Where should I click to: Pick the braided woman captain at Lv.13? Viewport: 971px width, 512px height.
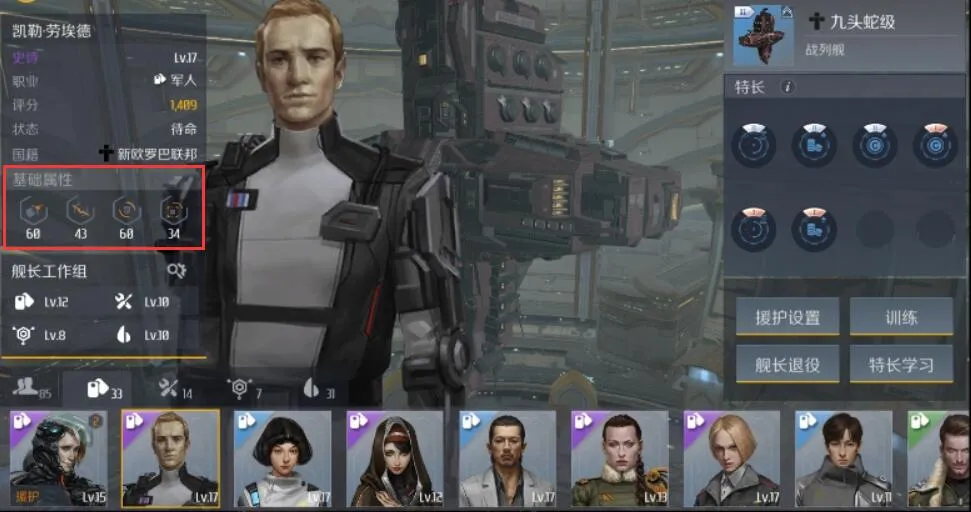tap(620, 458)
